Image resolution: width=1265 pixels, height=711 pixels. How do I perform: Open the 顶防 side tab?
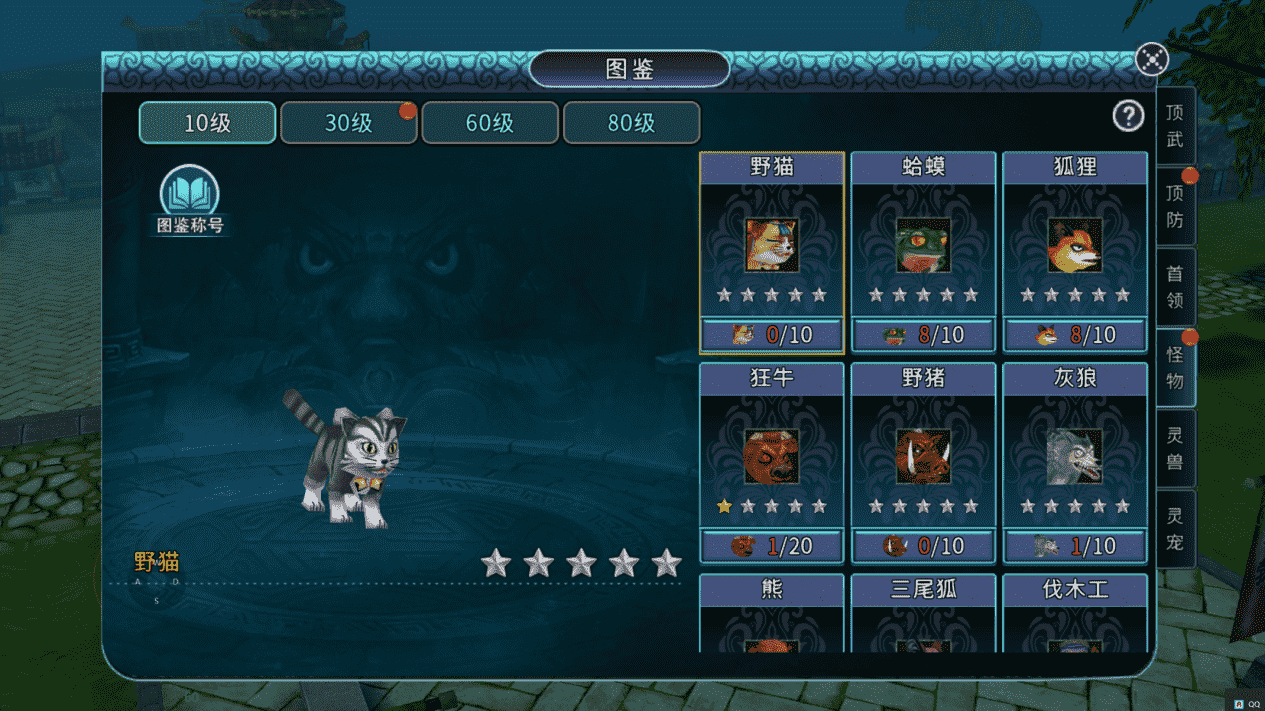(1175, 207)
